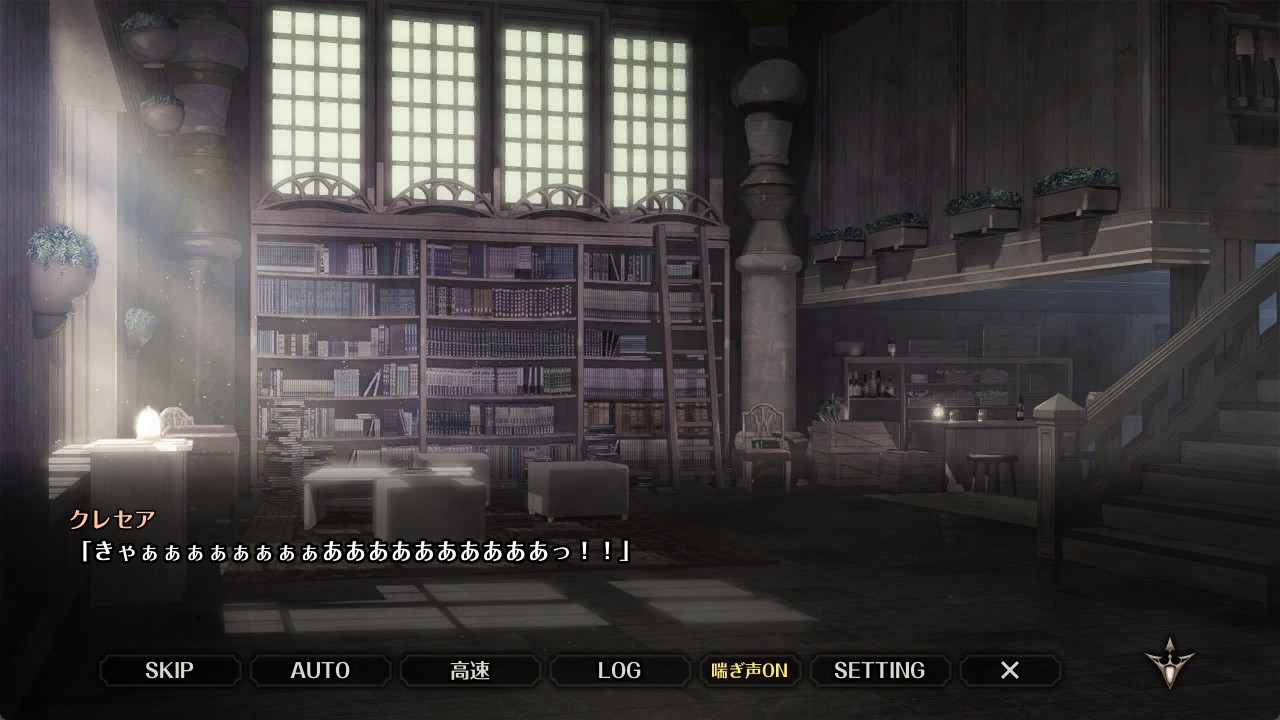Advance dialogue via the crest emblem icon
Screen dimensions: 1280x720
pyautogui.click(x=1169, y=663)
